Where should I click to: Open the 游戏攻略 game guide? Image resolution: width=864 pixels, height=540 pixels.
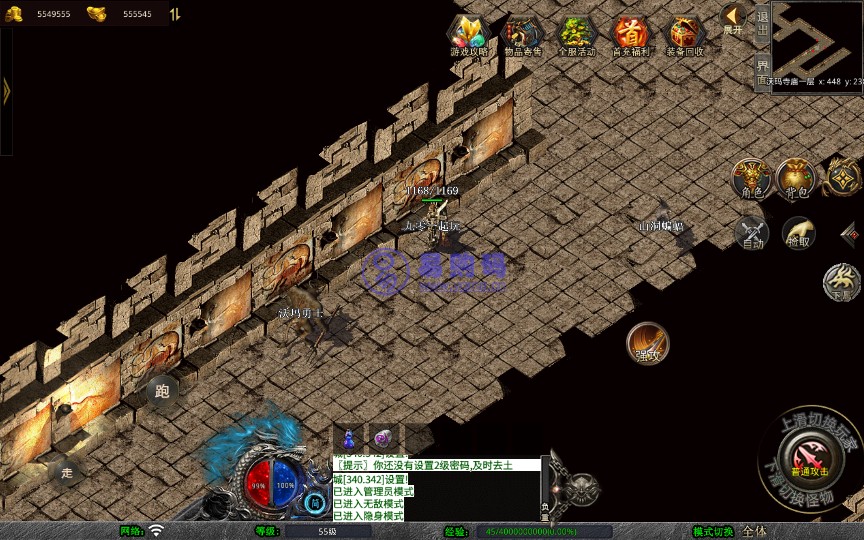(x=468, y=36)
